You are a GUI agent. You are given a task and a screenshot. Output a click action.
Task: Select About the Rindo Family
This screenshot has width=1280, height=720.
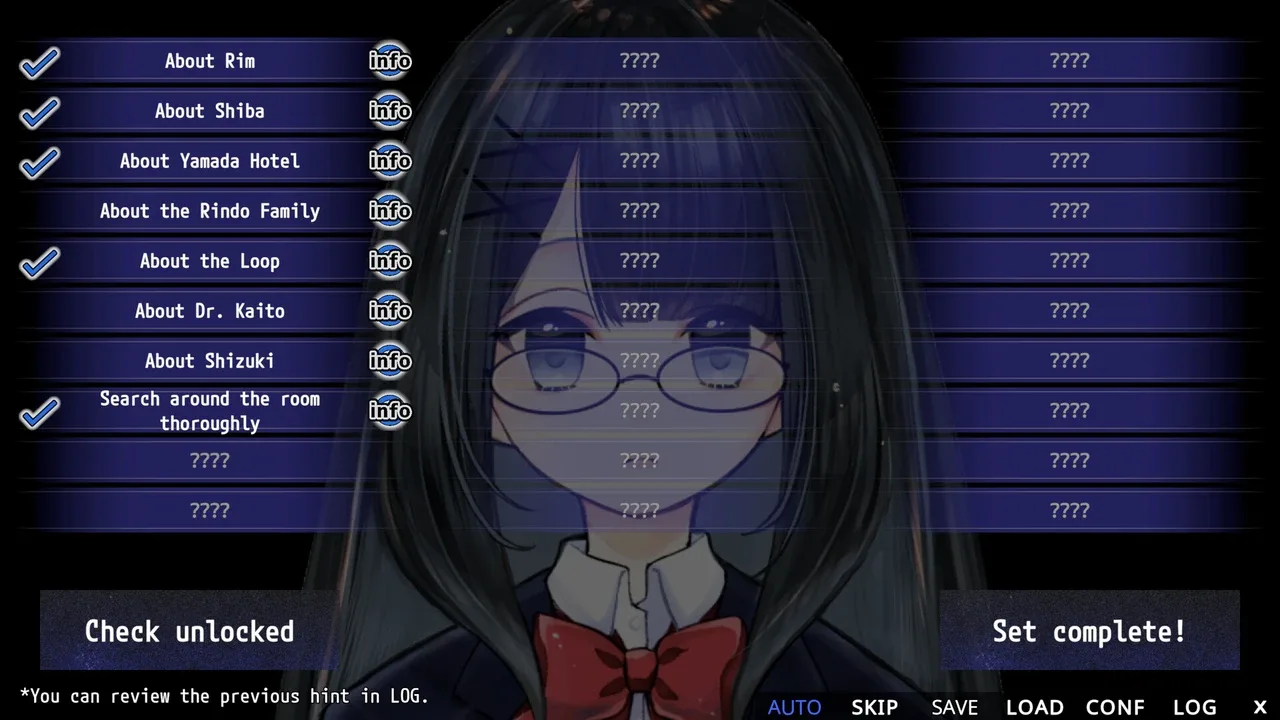click(210, 211)
